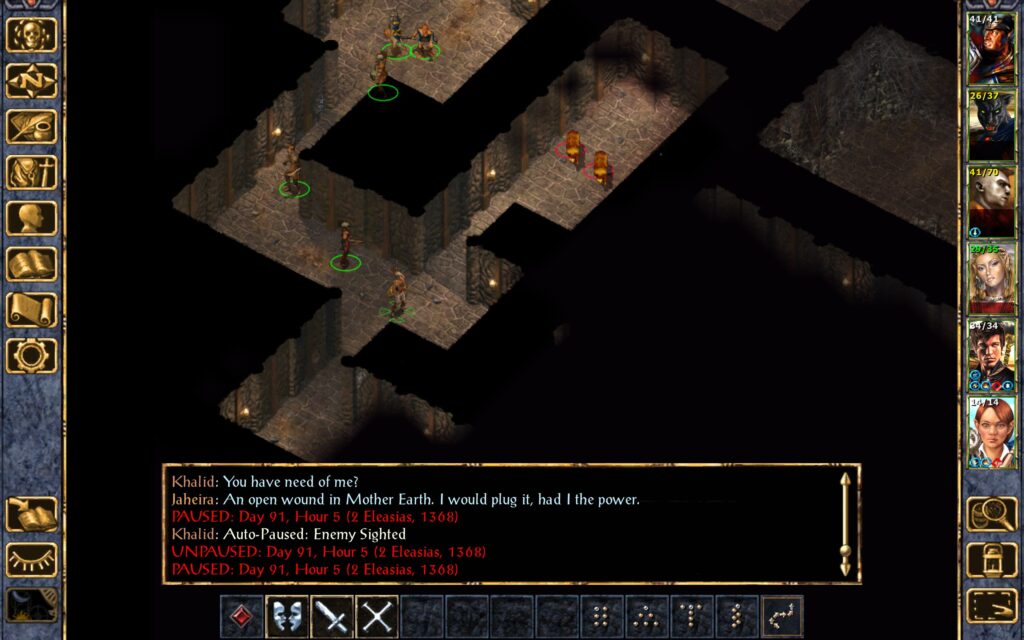Toggle the magnifying glass highlight button

coord(992,514)
